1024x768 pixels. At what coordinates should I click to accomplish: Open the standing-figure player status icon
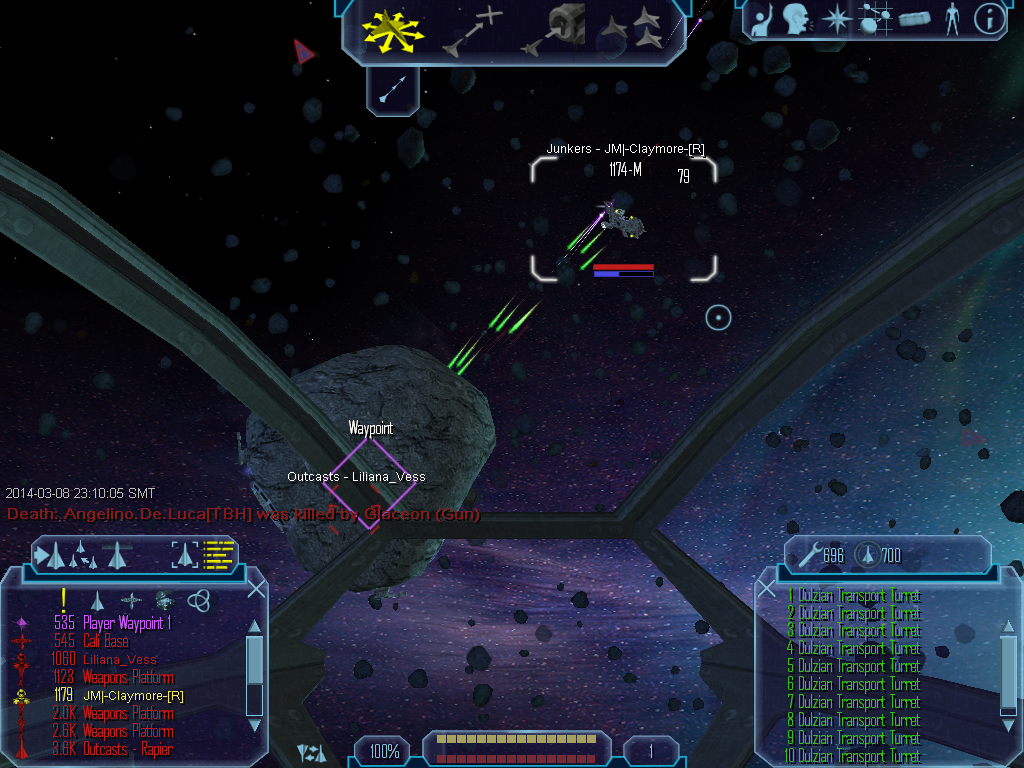[x=949, y=19]
